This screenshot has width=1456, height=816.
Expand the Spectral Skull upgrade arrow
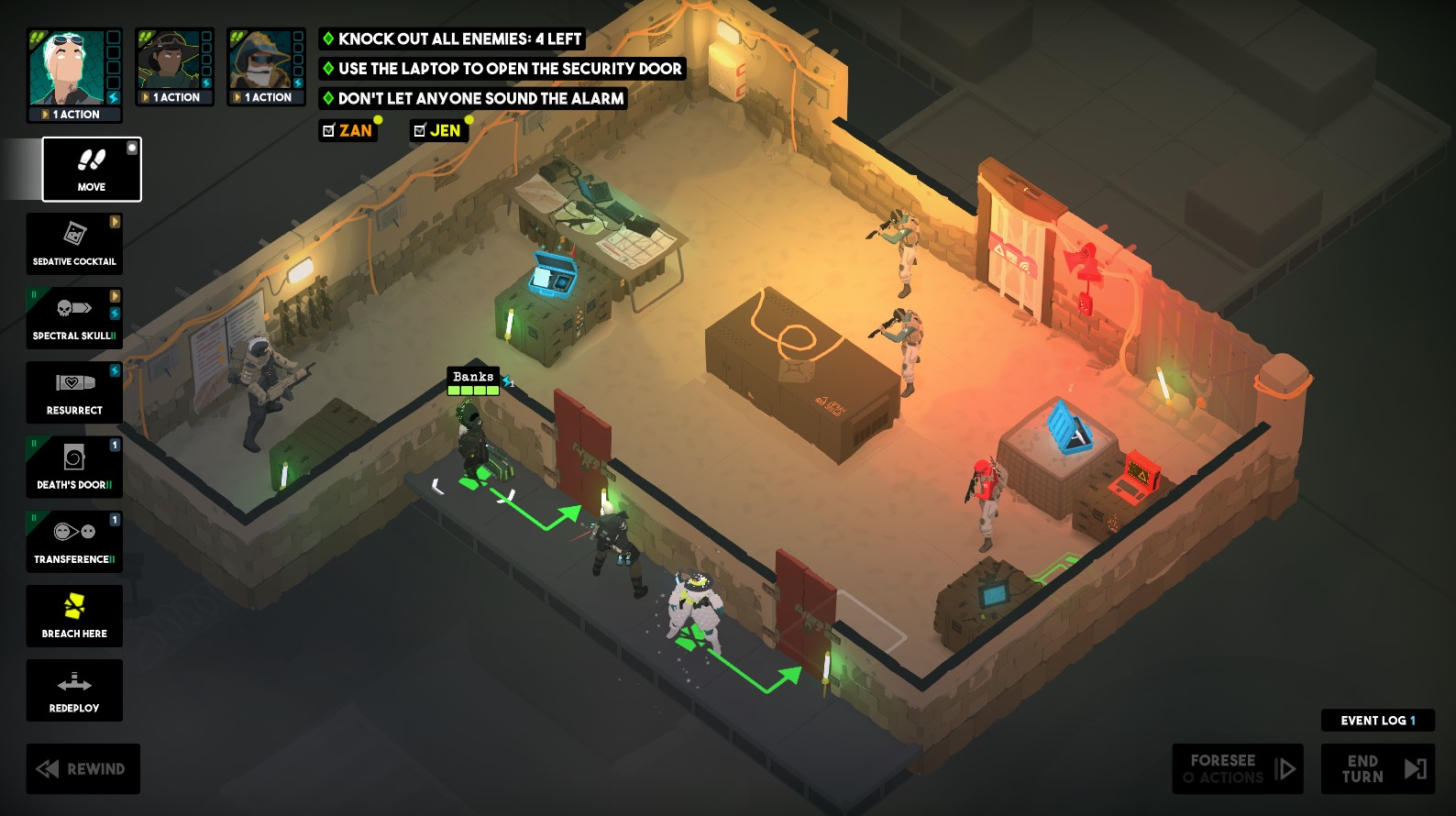[115, 295]
